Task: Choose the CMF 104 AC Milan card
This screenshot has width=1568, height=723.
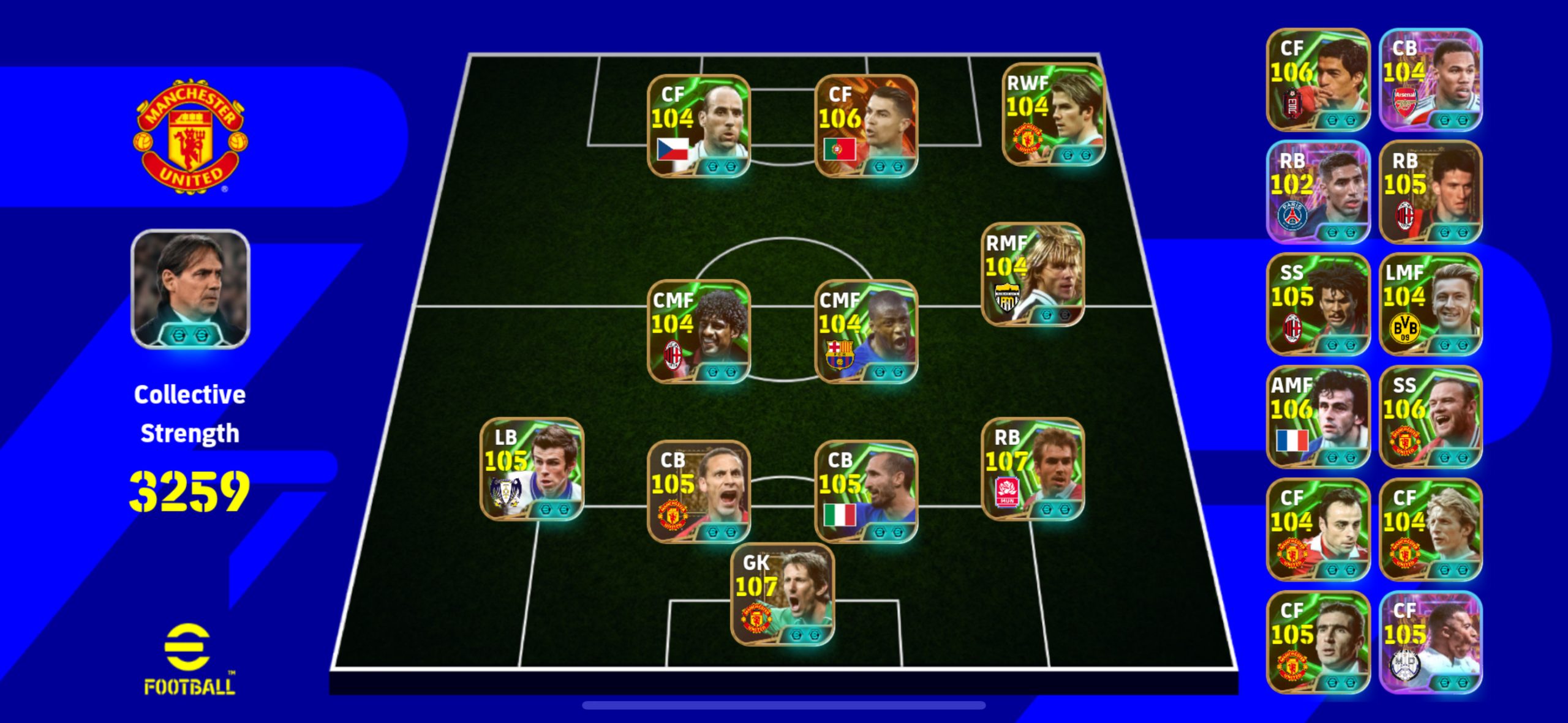Action: point(698,332)
